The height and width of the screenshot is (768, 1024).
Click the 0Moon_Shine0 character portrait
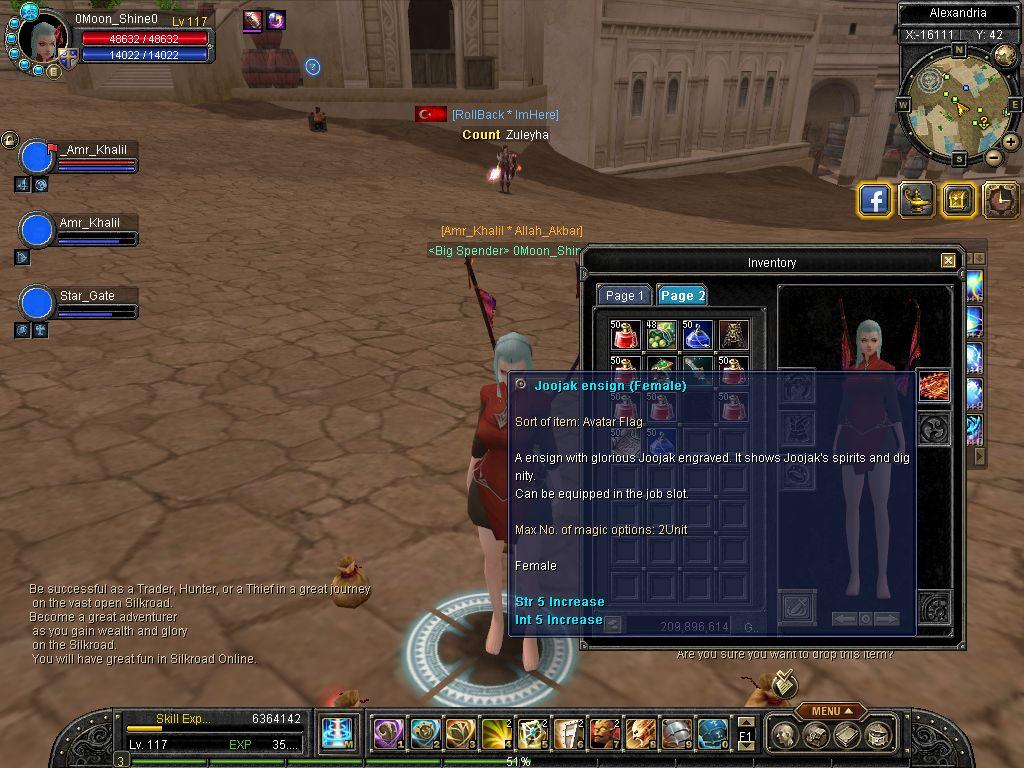tap(44, 40)
